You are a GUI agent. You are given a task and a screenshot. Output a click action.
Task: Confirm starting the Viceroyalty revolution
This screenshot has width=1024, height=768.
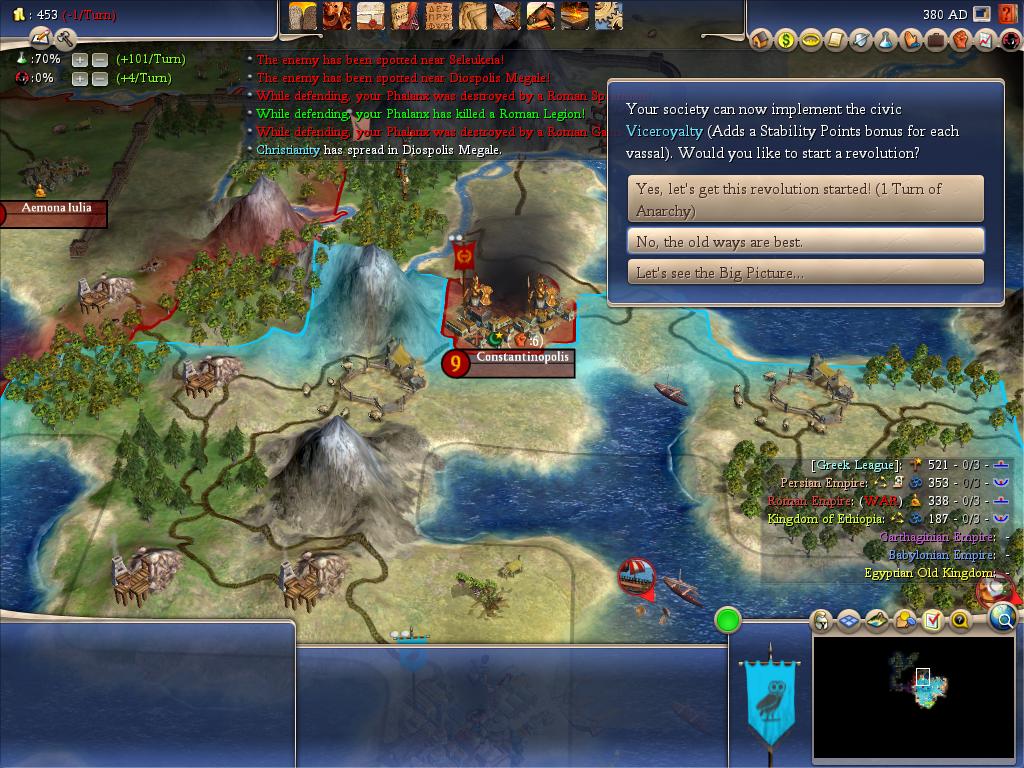point(805,199)
